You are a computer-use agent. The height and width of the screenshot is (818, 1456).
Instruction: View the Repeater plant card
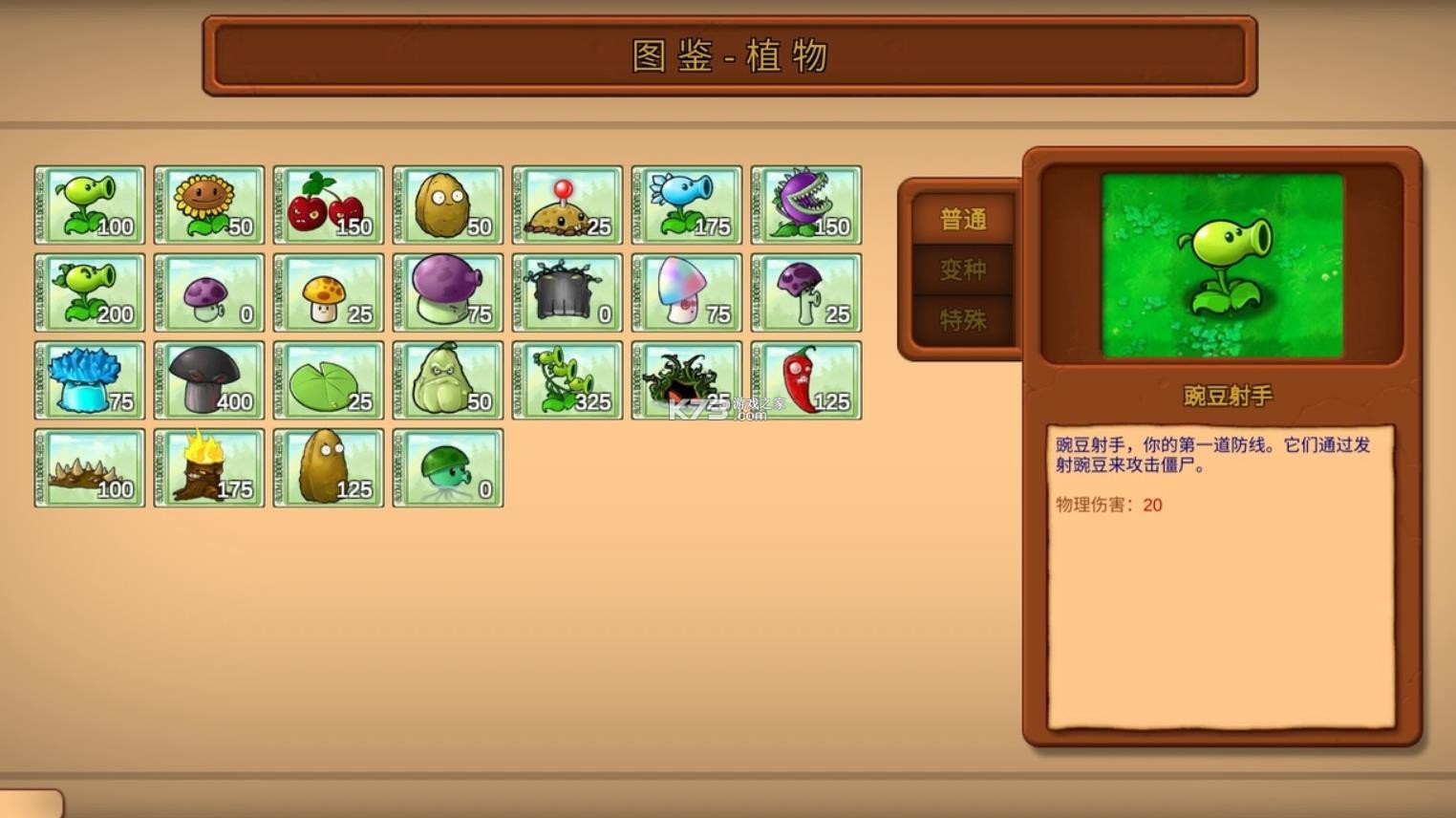[x=89, y=291]
